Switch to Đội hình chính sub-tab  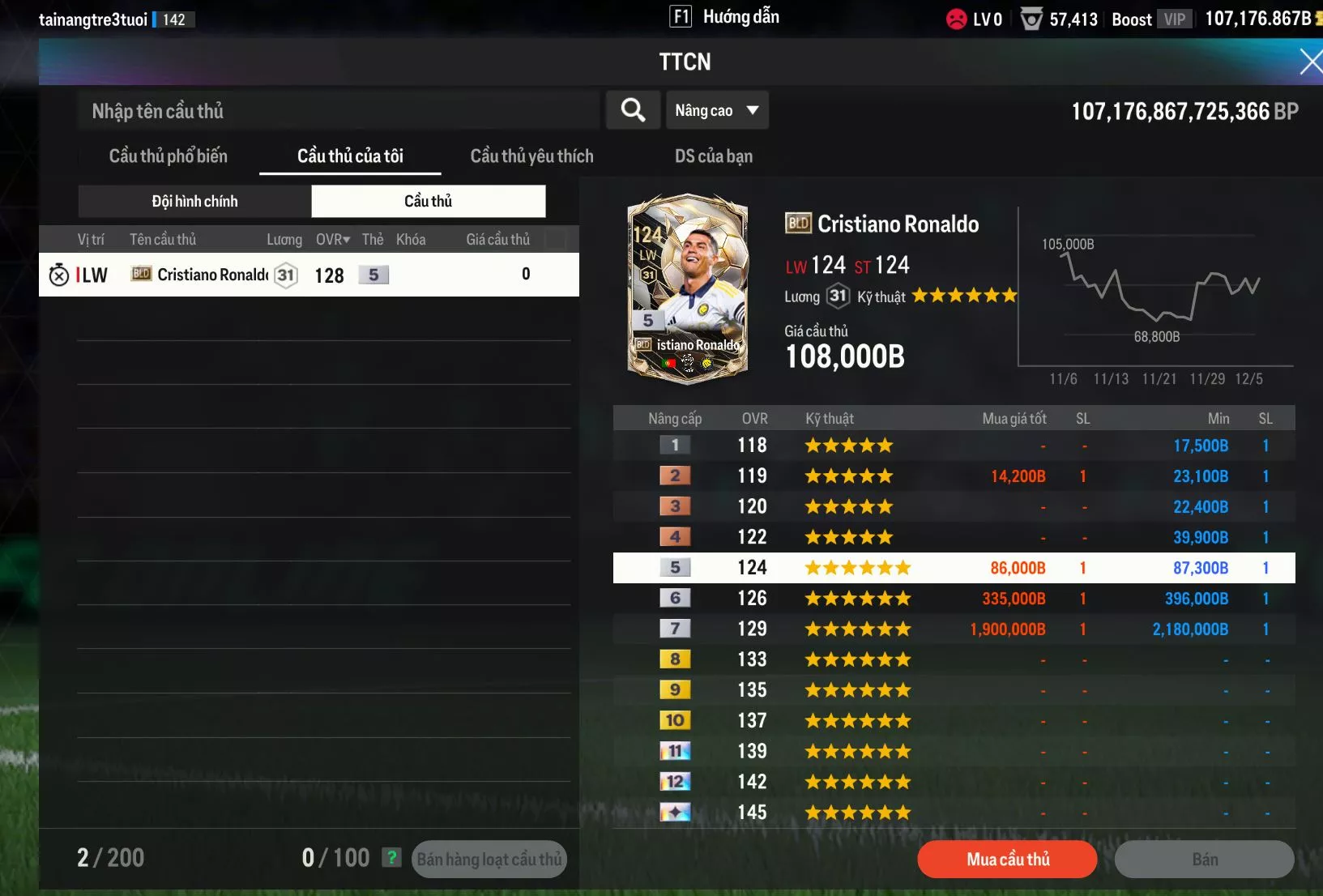click(x=194, y=202)
